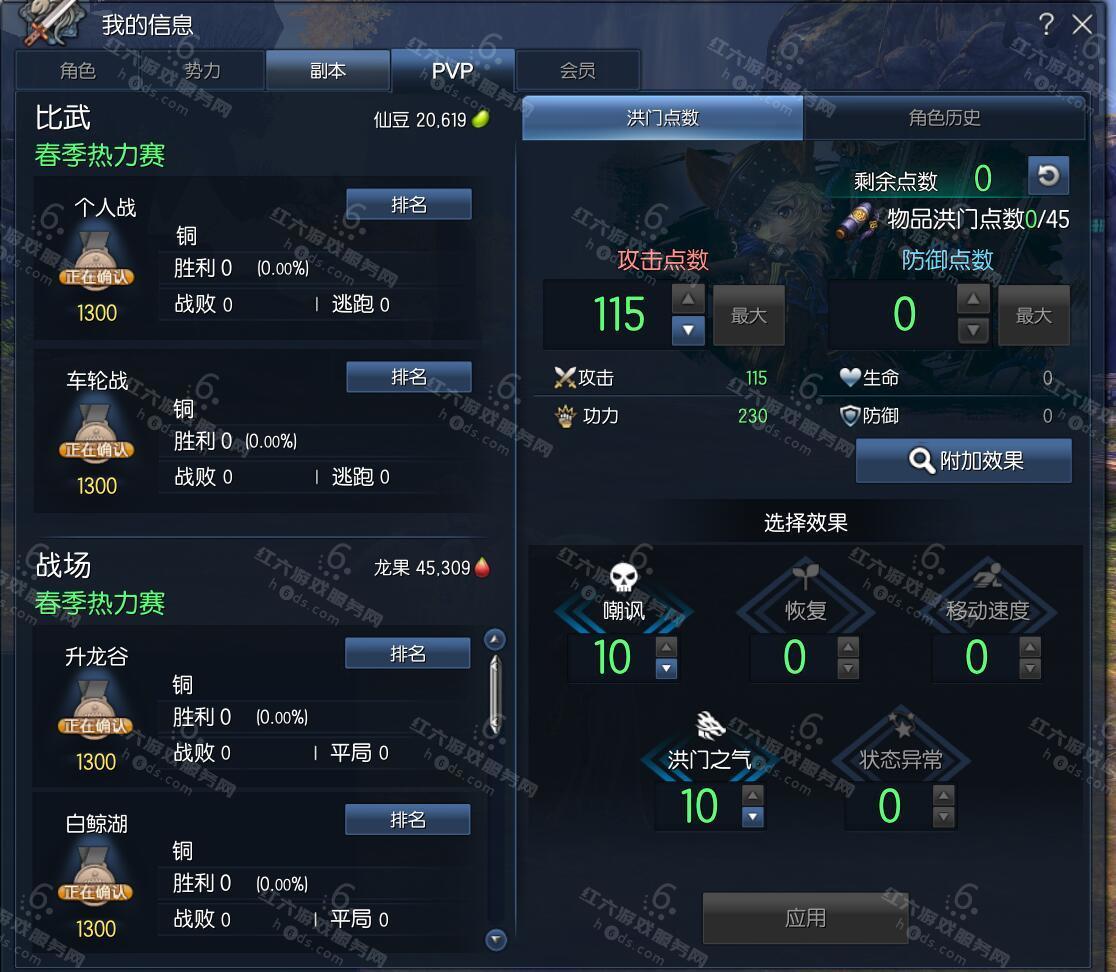Reset the remaining points
Screen dimensions: 1116x972
(x=1048, y=176)
